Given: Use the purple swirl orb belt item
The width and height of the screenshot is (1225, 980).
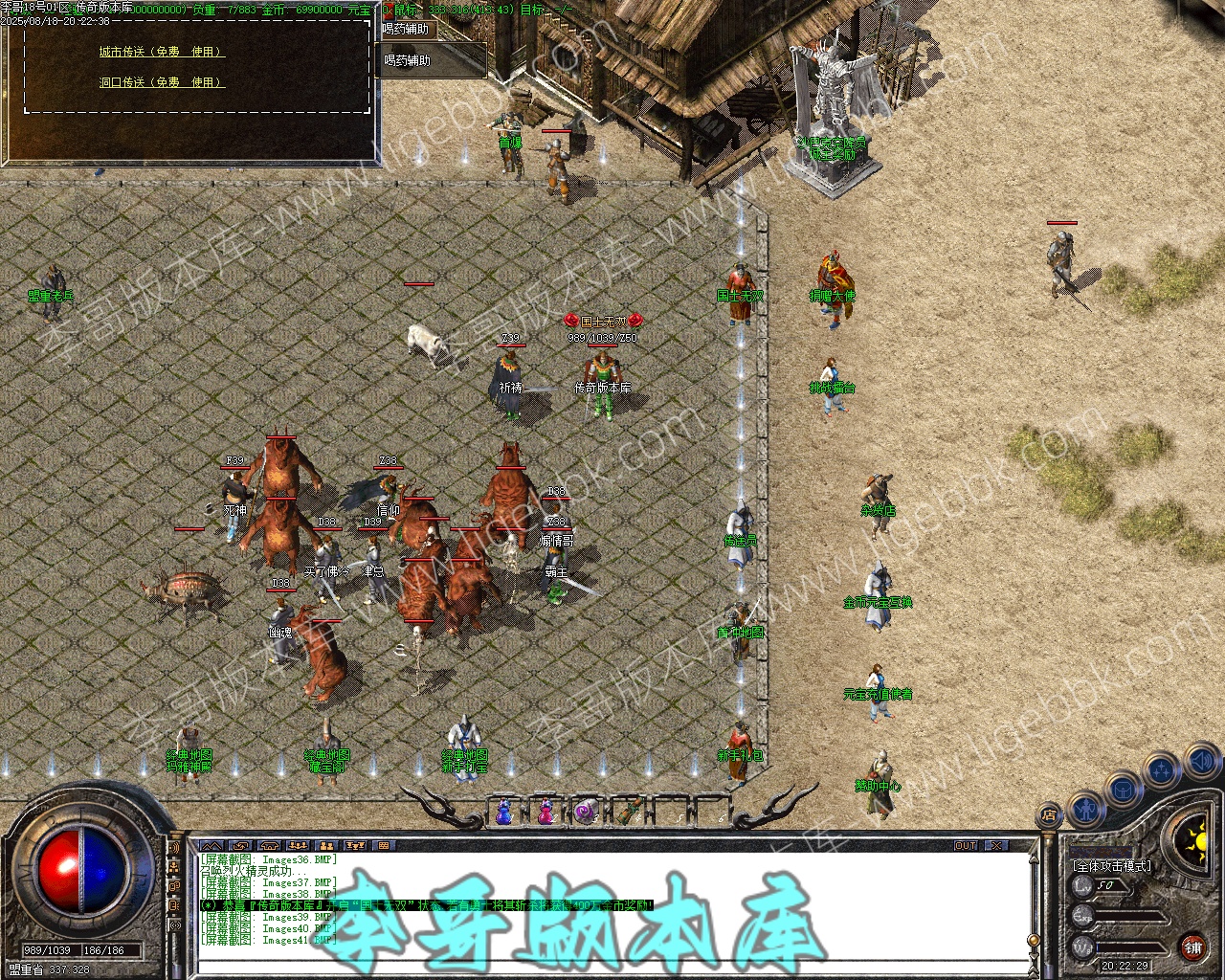Looking at the screenshot, I should point(586,813).
